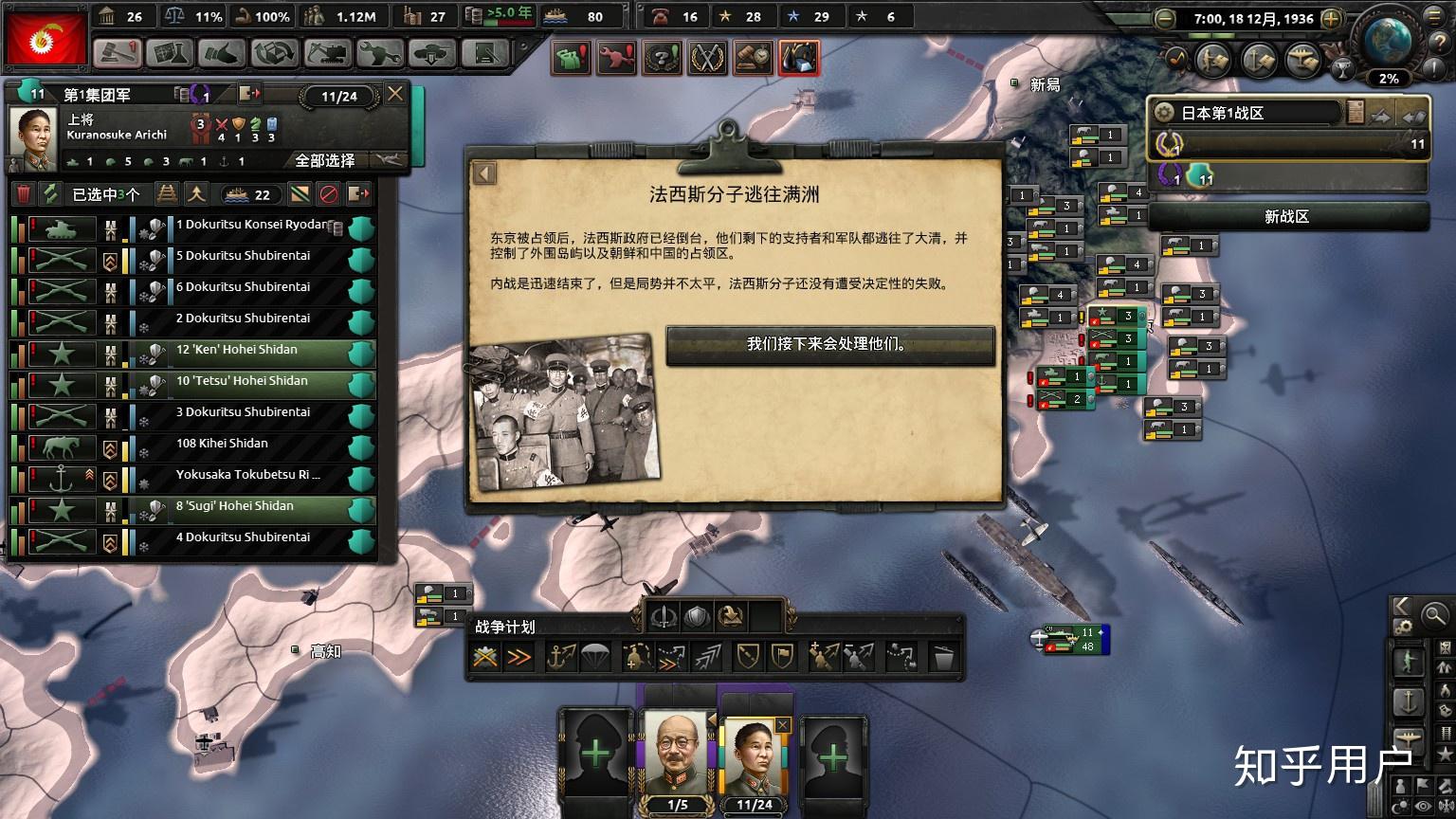Click the highlighted fuel shortage alert
This screenshot has width=1456, height=819.
coord(801,57)
